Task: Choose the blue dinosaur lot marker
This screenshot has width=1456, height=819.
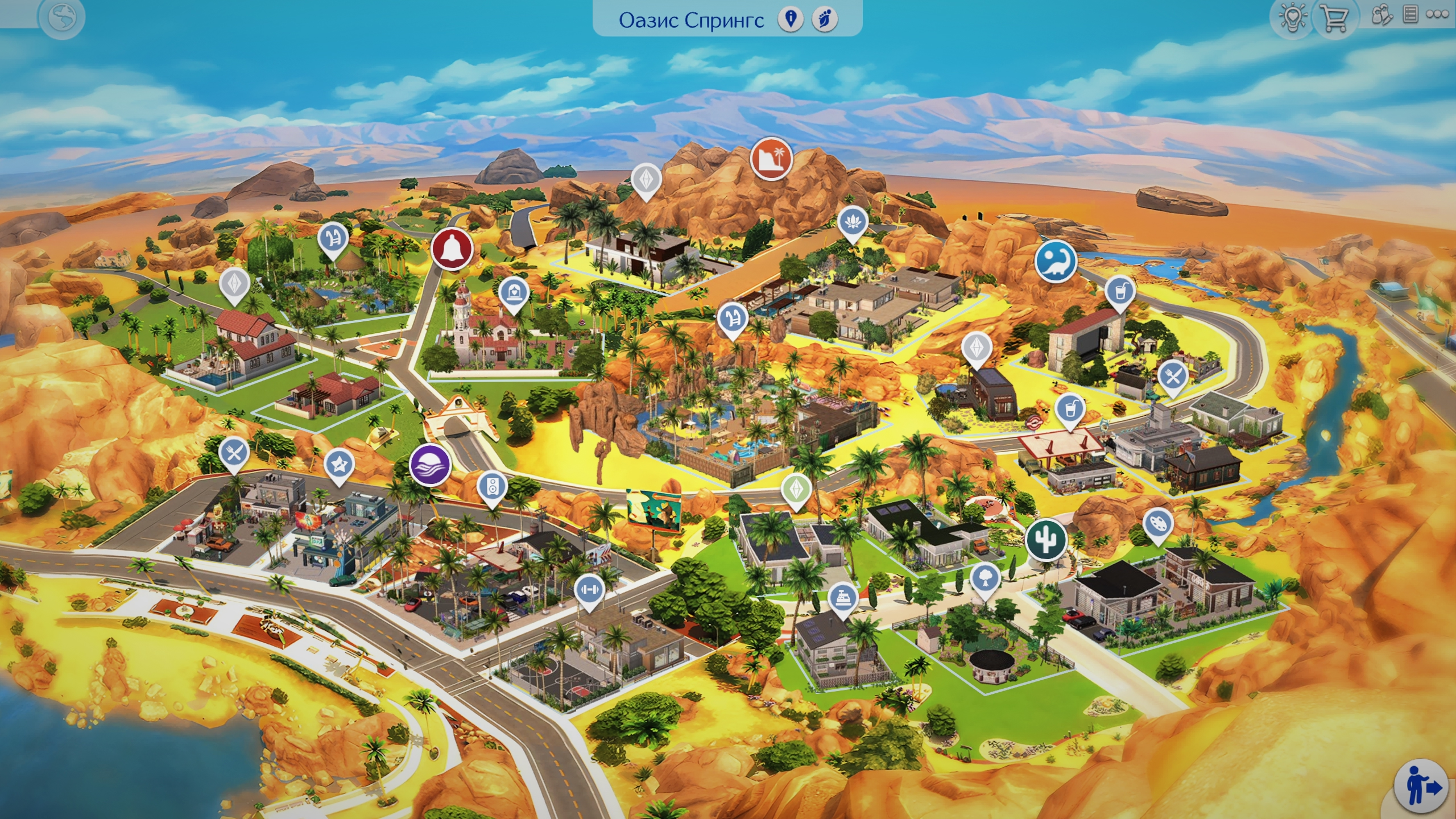Action: pyautogui.click(x=1056, y=261)
